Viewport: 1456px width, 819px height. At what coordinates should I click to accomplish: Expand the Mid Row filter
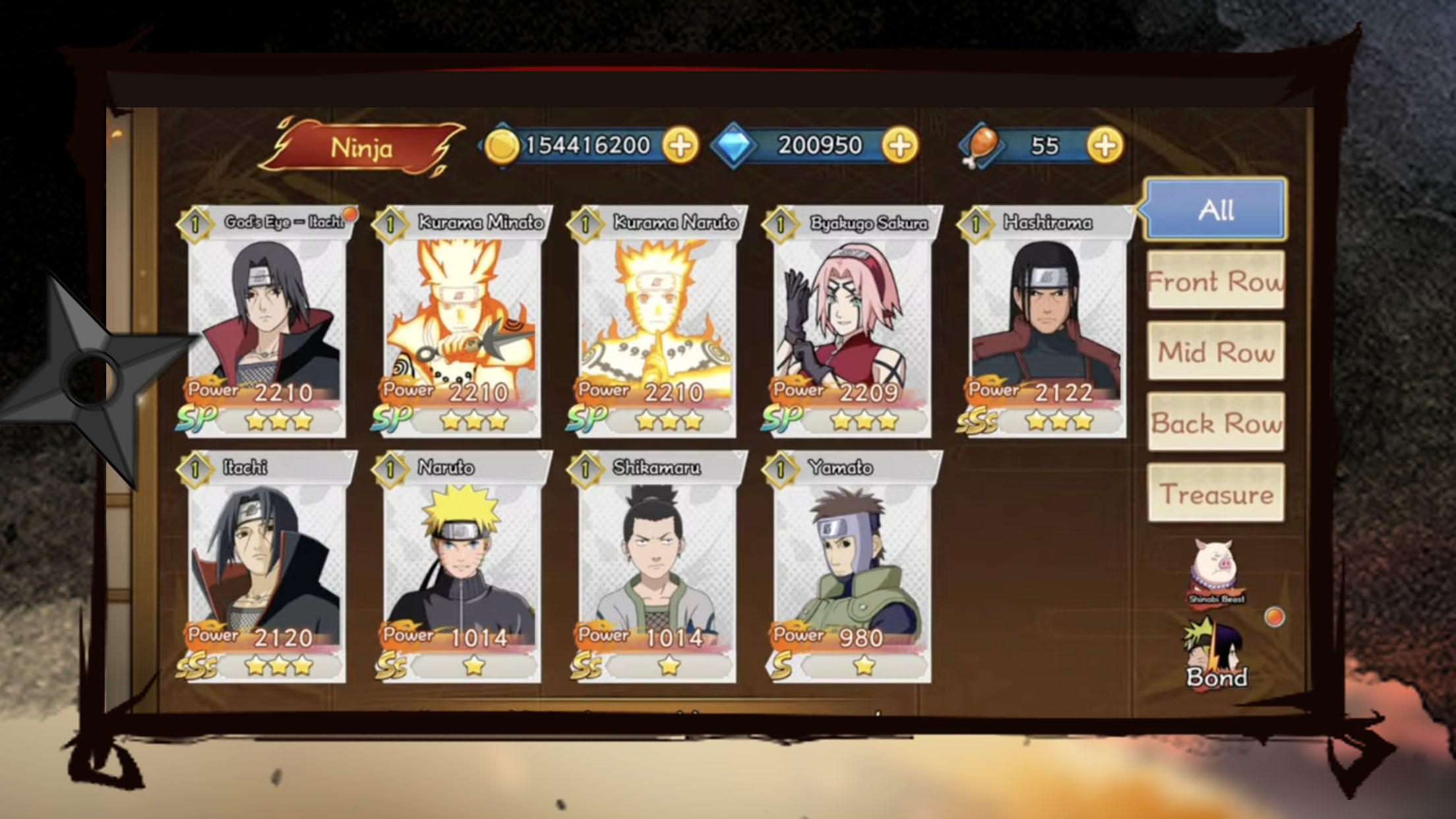click(x=1215, y=353)
